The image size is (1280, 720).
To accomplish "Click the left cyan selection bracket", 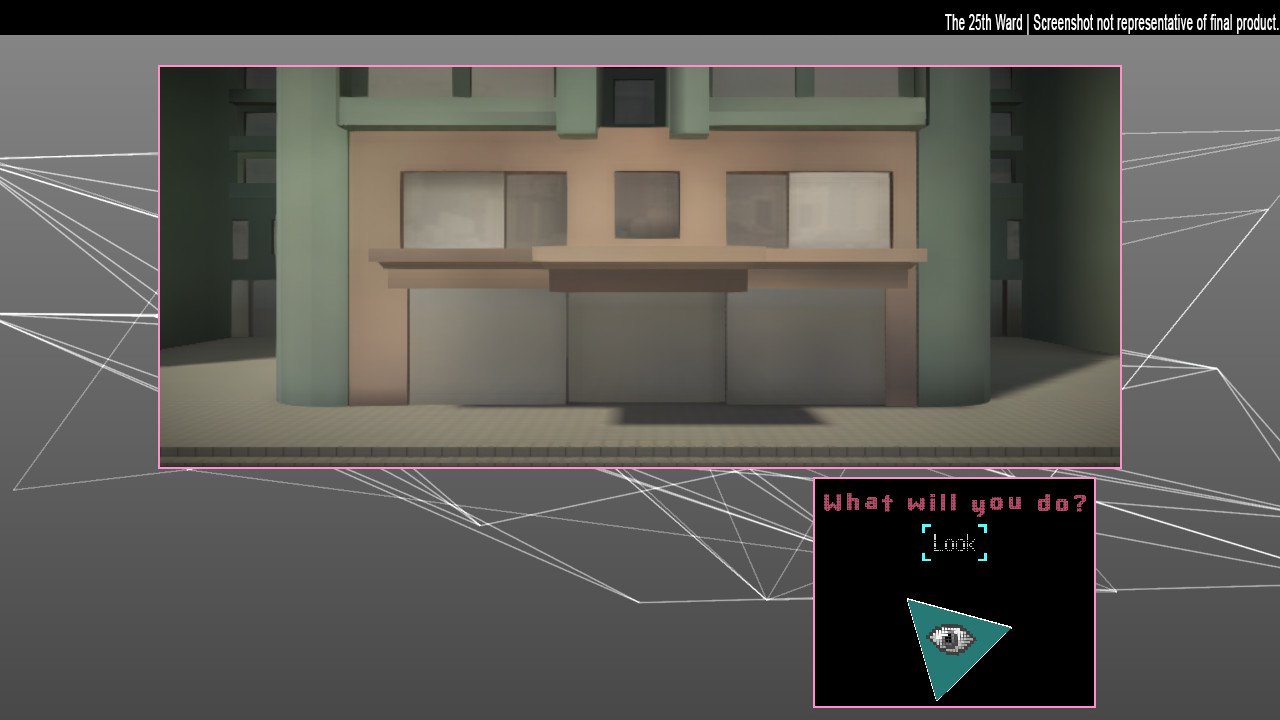I will [925, 543].
